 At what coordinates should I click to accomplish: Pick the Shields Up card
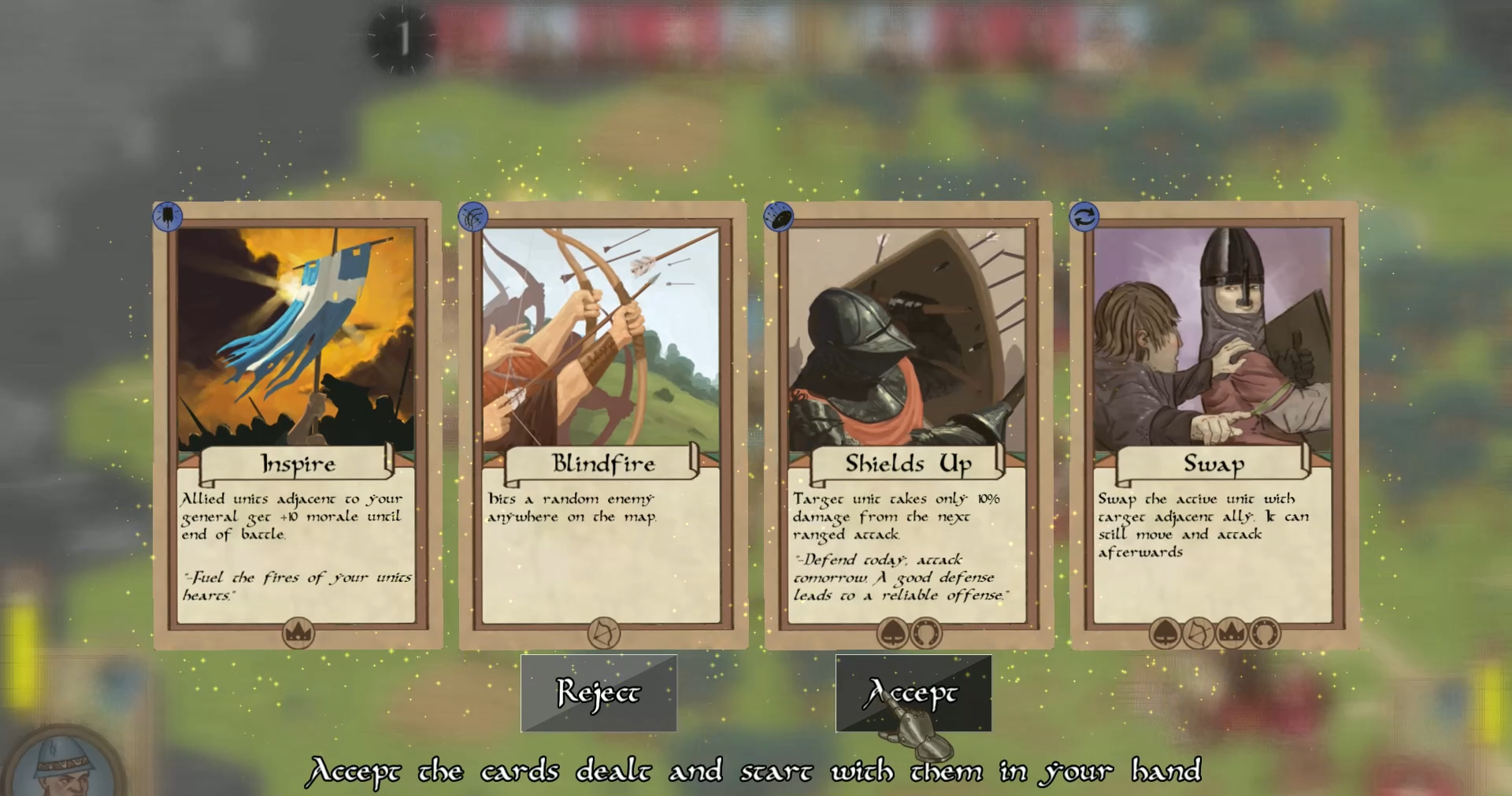(x=908, y=425)
